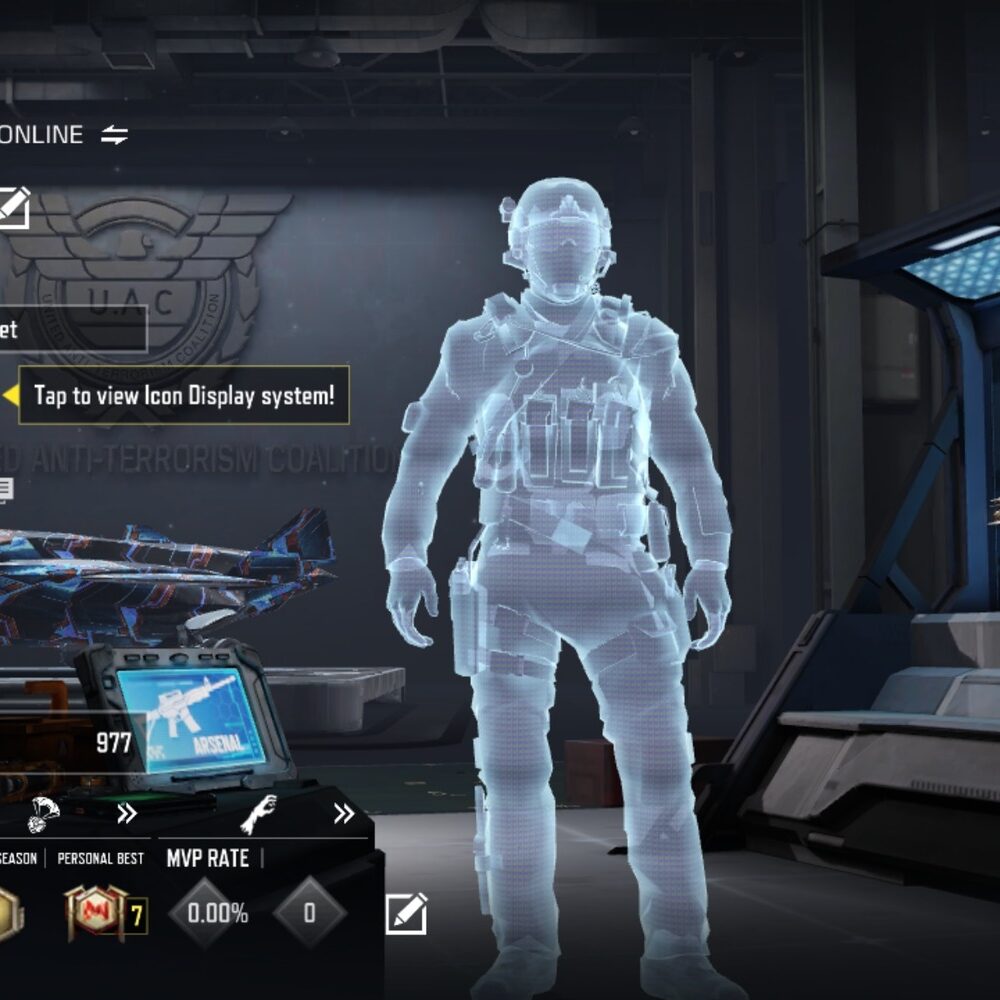Image resolution: width=1000 pixels, height=1000 pixels.
Task: Expand the arm emblem stats arrows
Action: tap(344, 814)
